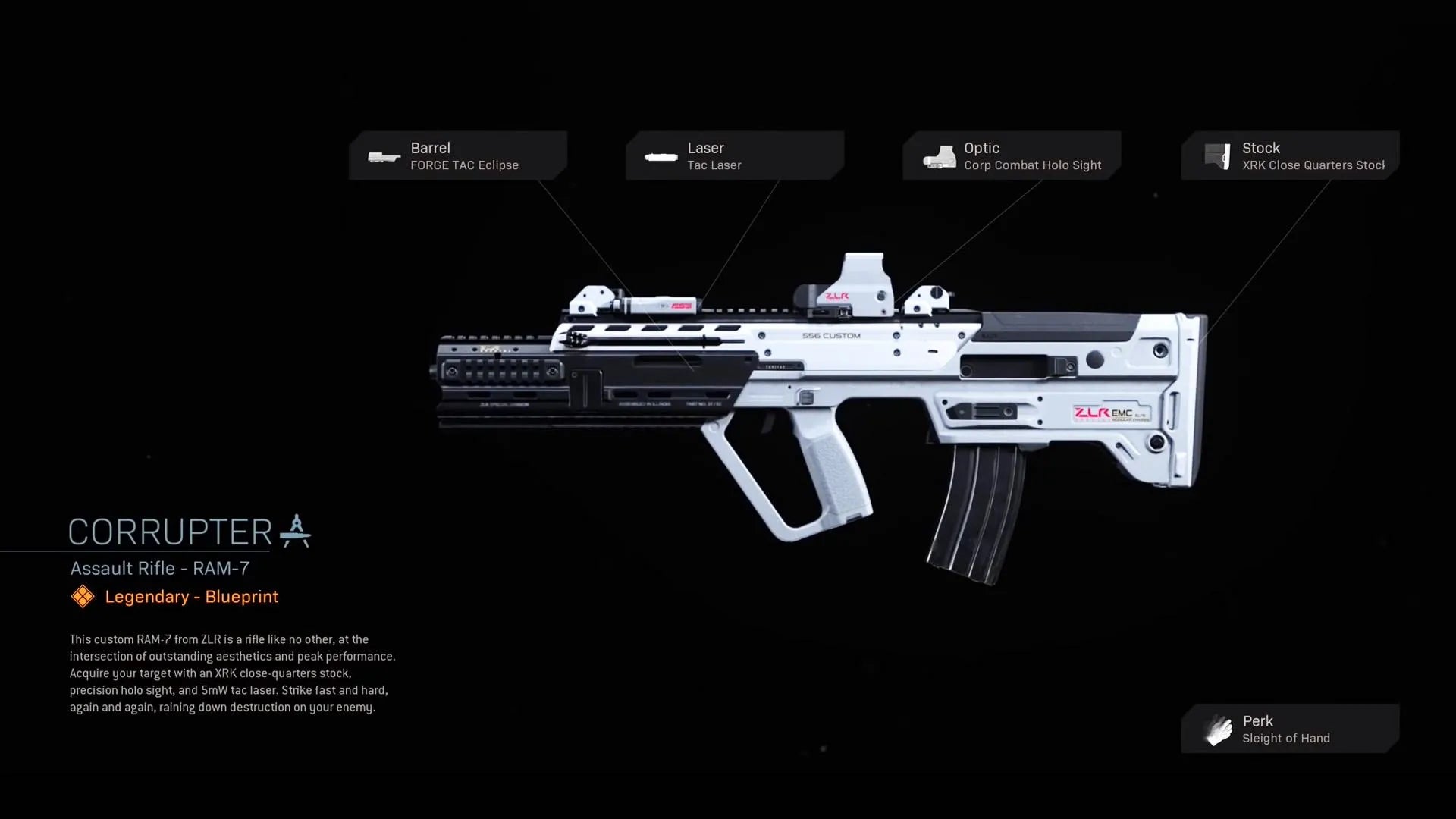Choose the Optic Corp Combat Holo Sight

pos(1012,155)
